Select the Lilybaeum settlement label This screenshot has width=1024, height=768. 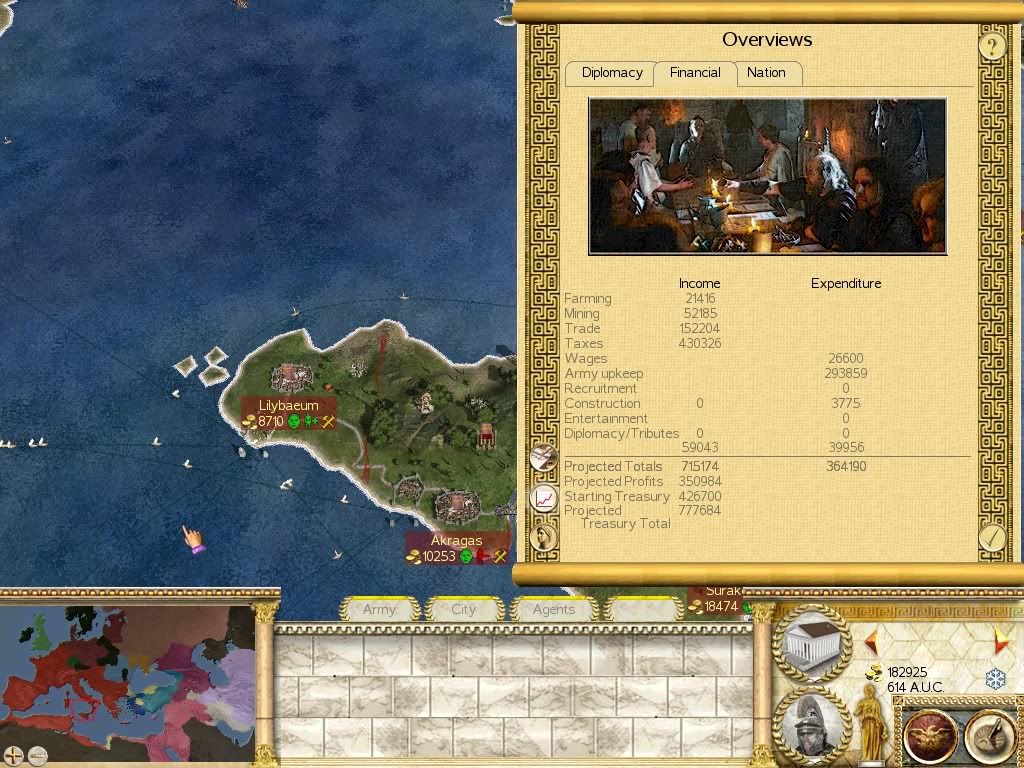288,406
